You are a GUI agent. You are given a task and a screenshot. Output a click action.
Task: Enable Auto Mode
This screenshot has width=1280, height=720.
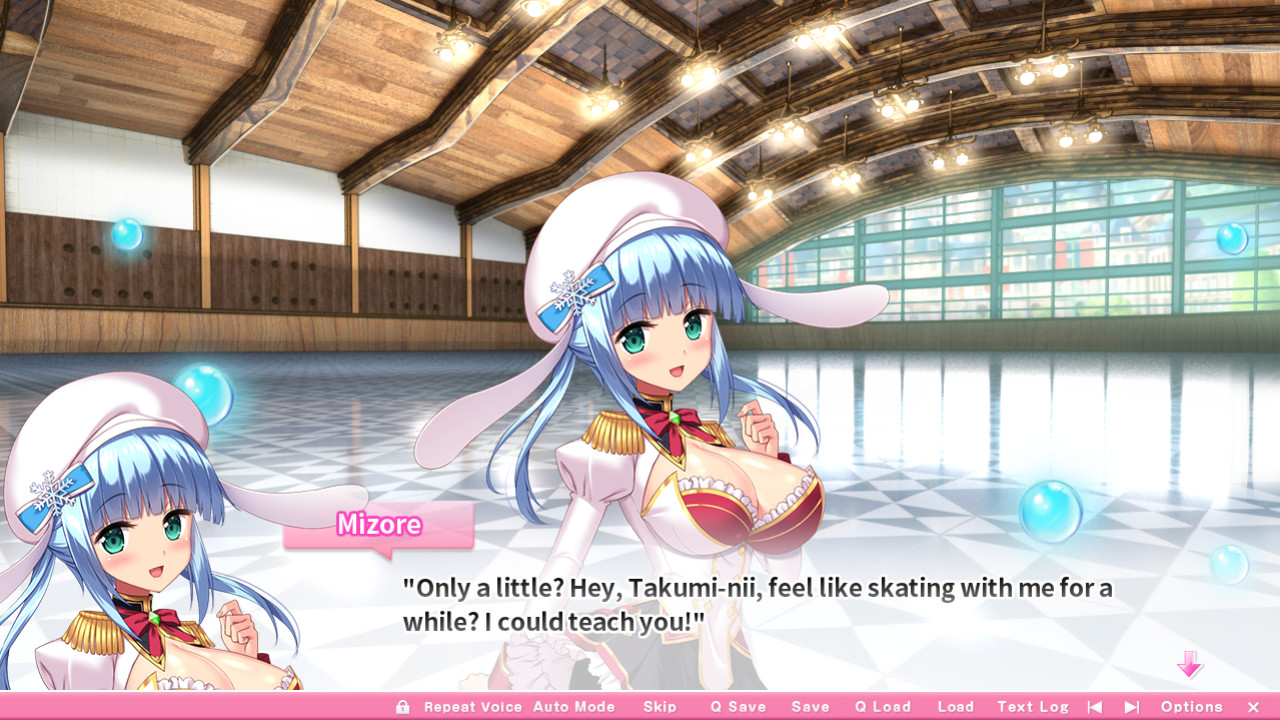[x=575, y=706]
